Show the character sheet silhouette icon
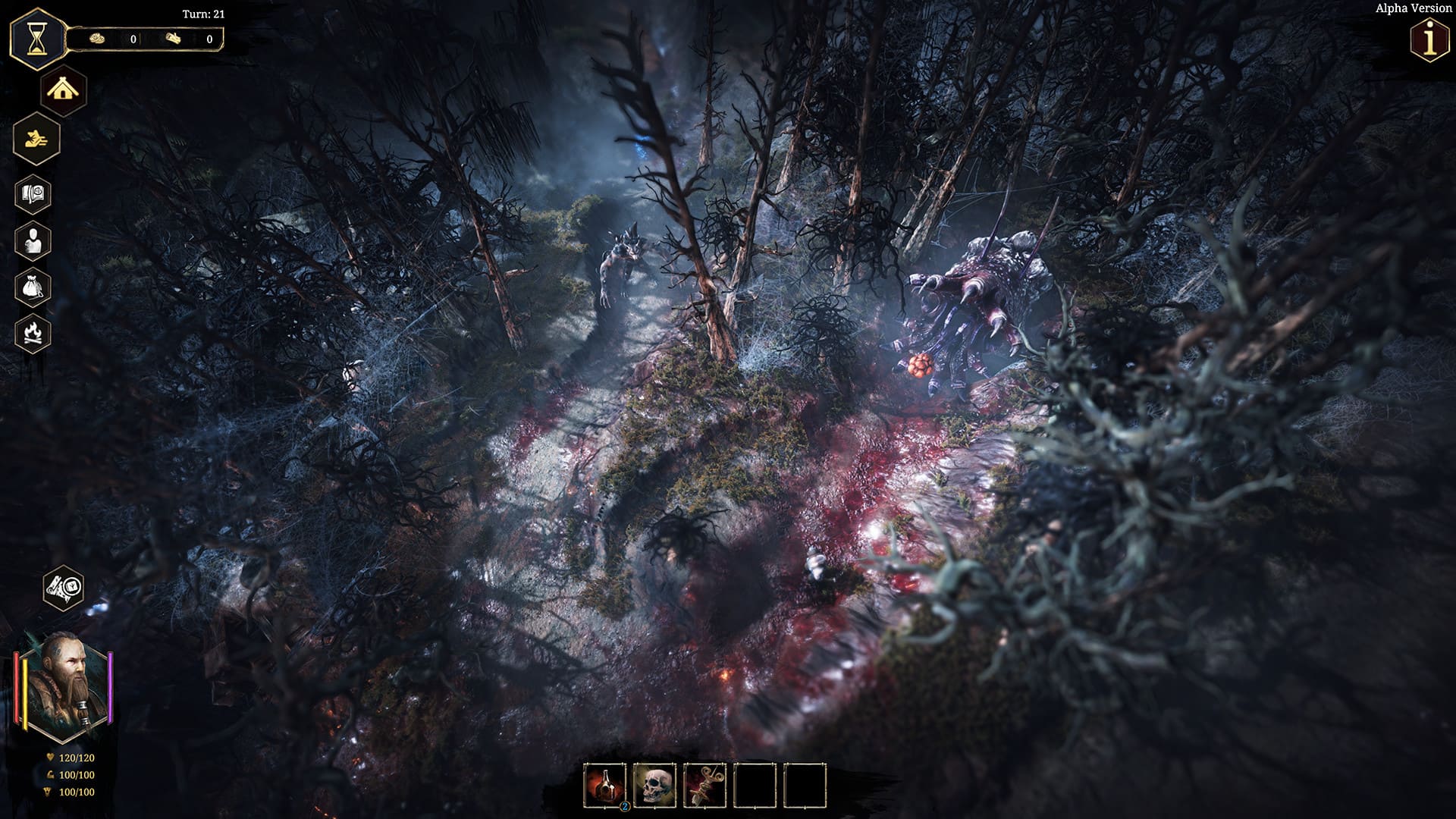1456x819 pixels. click(x=33, y=240)
